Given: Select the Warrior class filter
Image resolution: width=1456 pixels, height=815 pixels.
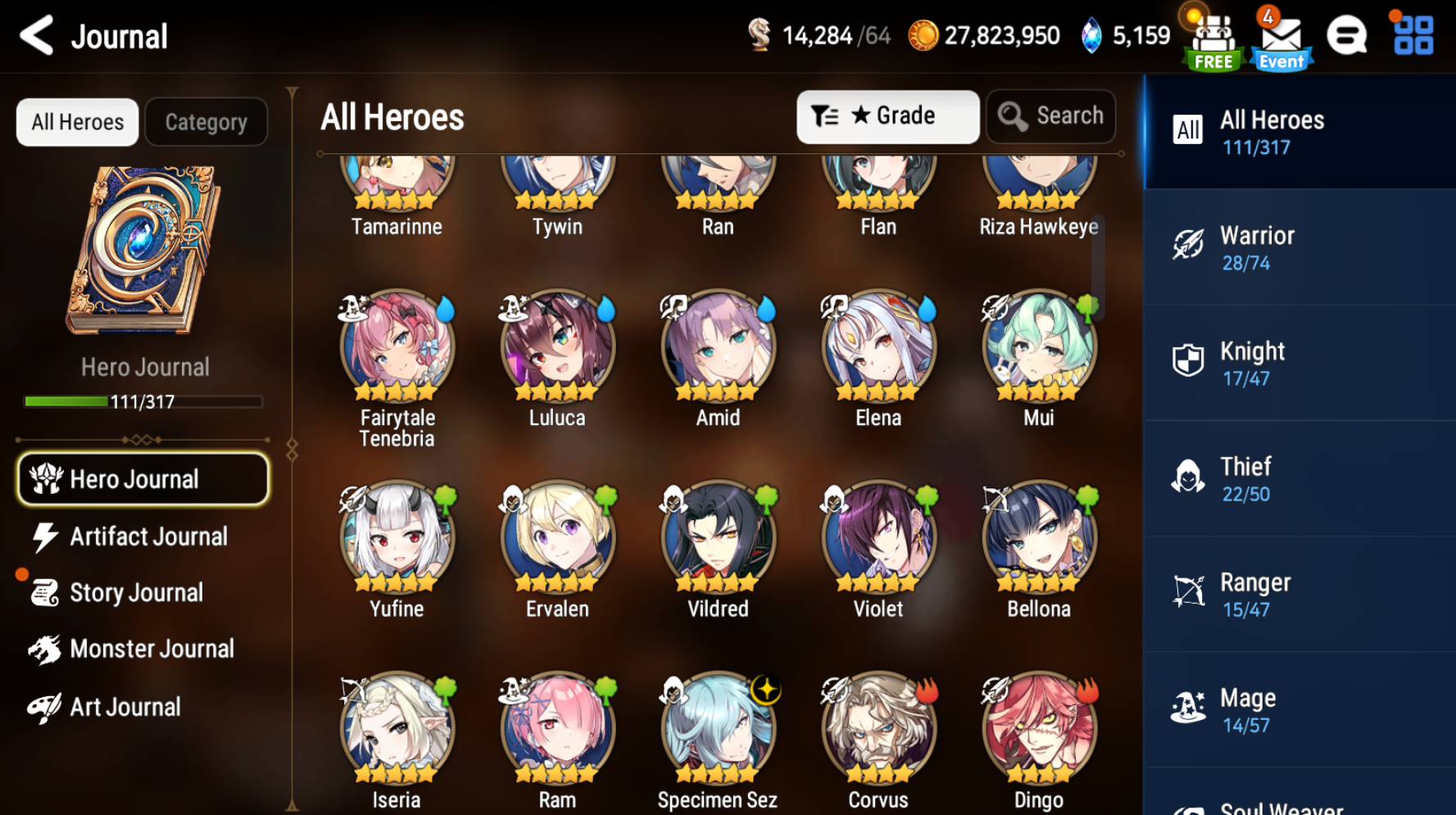Looking at the screenshot, I should tap(1298, 247).
